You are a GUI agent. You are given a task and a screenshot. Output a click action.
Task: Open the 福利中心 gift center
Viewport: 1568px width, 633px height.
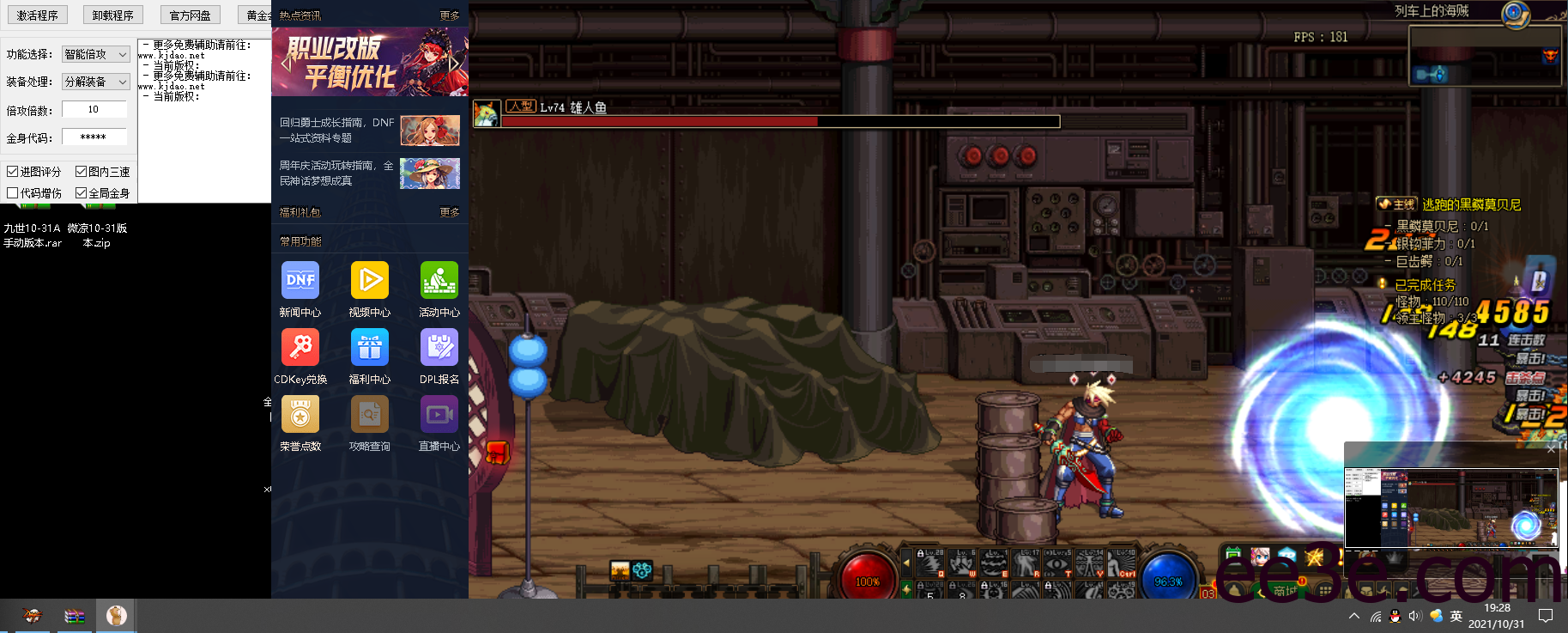point(369,348)
